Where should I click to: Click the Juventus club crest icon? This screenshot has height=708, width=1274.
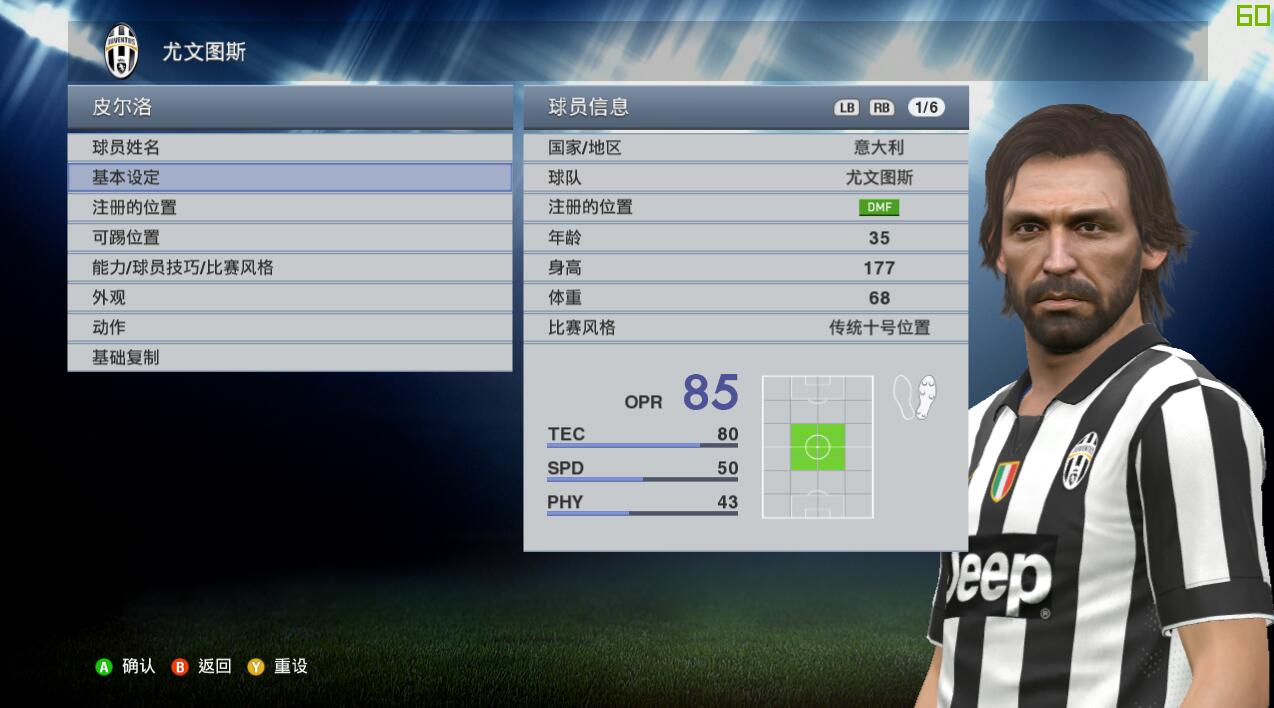pyautogui.click(x=122, y=51)
